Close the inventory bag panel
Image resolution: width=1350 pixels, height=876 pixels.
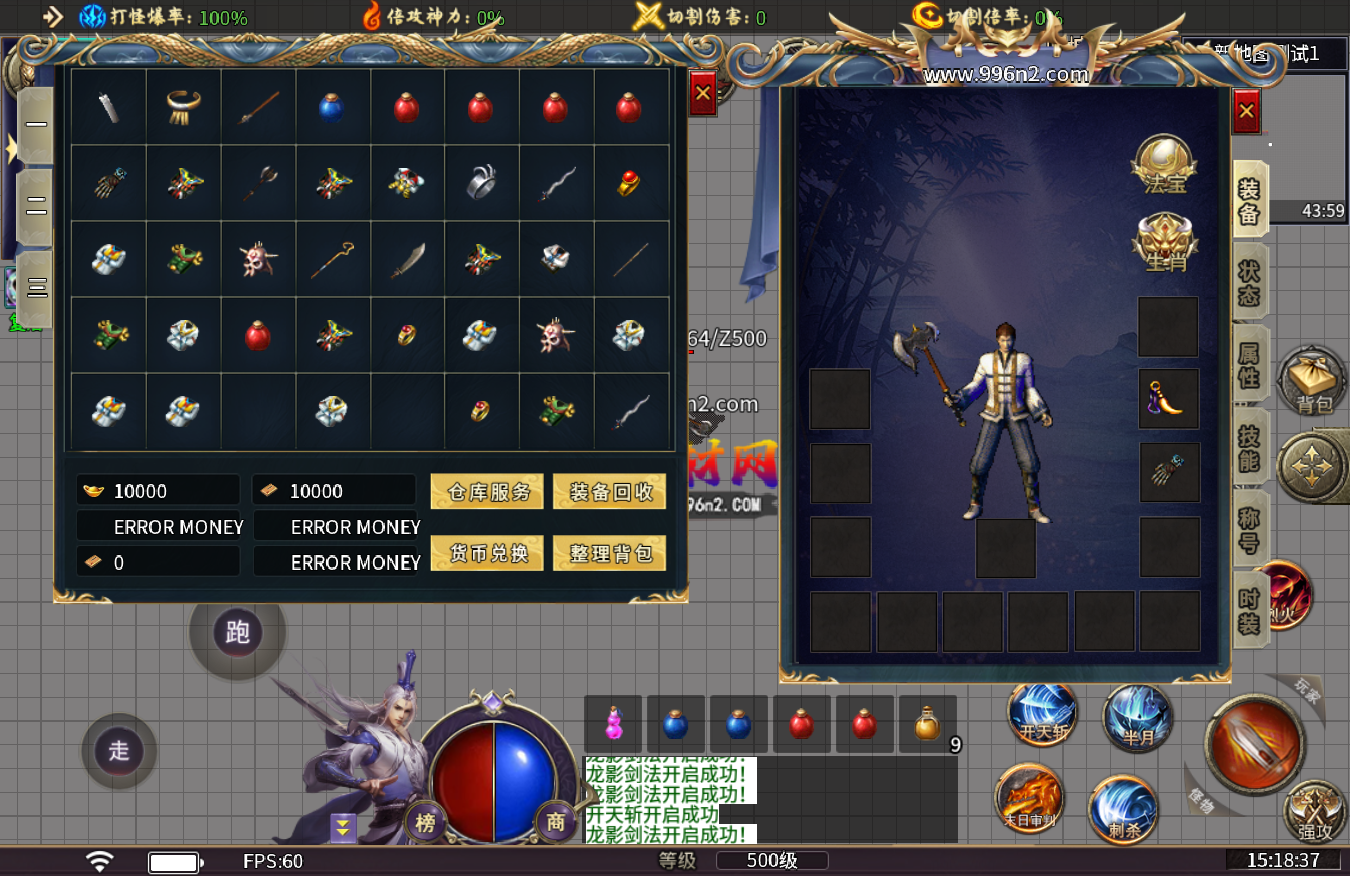[702, 93]
